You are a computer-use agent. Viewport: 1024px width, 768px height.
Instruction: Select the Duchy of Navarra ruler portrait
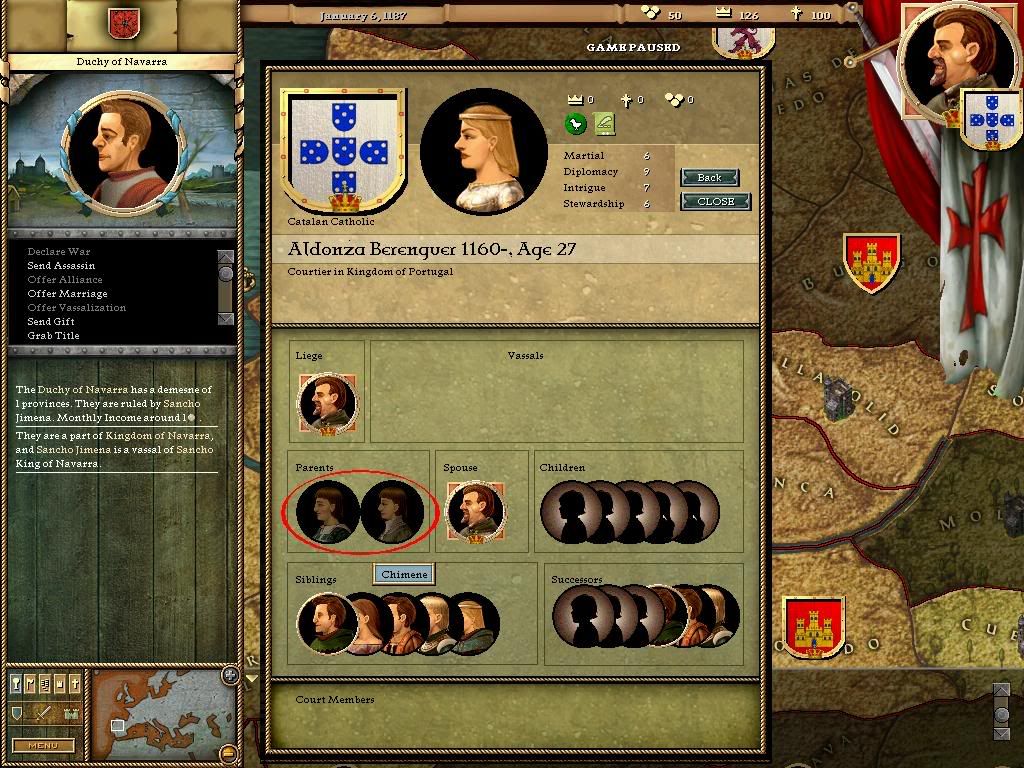point(122,150)
